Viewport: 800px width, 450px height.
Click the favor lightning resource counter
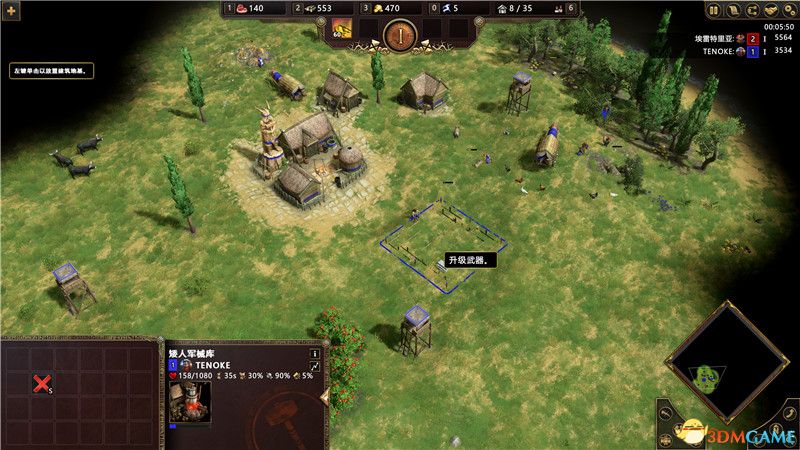coord(449,9)
